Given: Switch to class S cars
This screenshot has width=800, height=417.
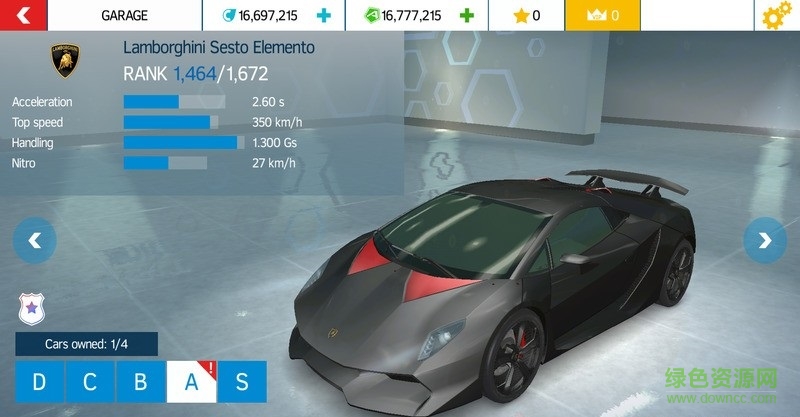Looking at the screenshot, I should tap(241, 381).
